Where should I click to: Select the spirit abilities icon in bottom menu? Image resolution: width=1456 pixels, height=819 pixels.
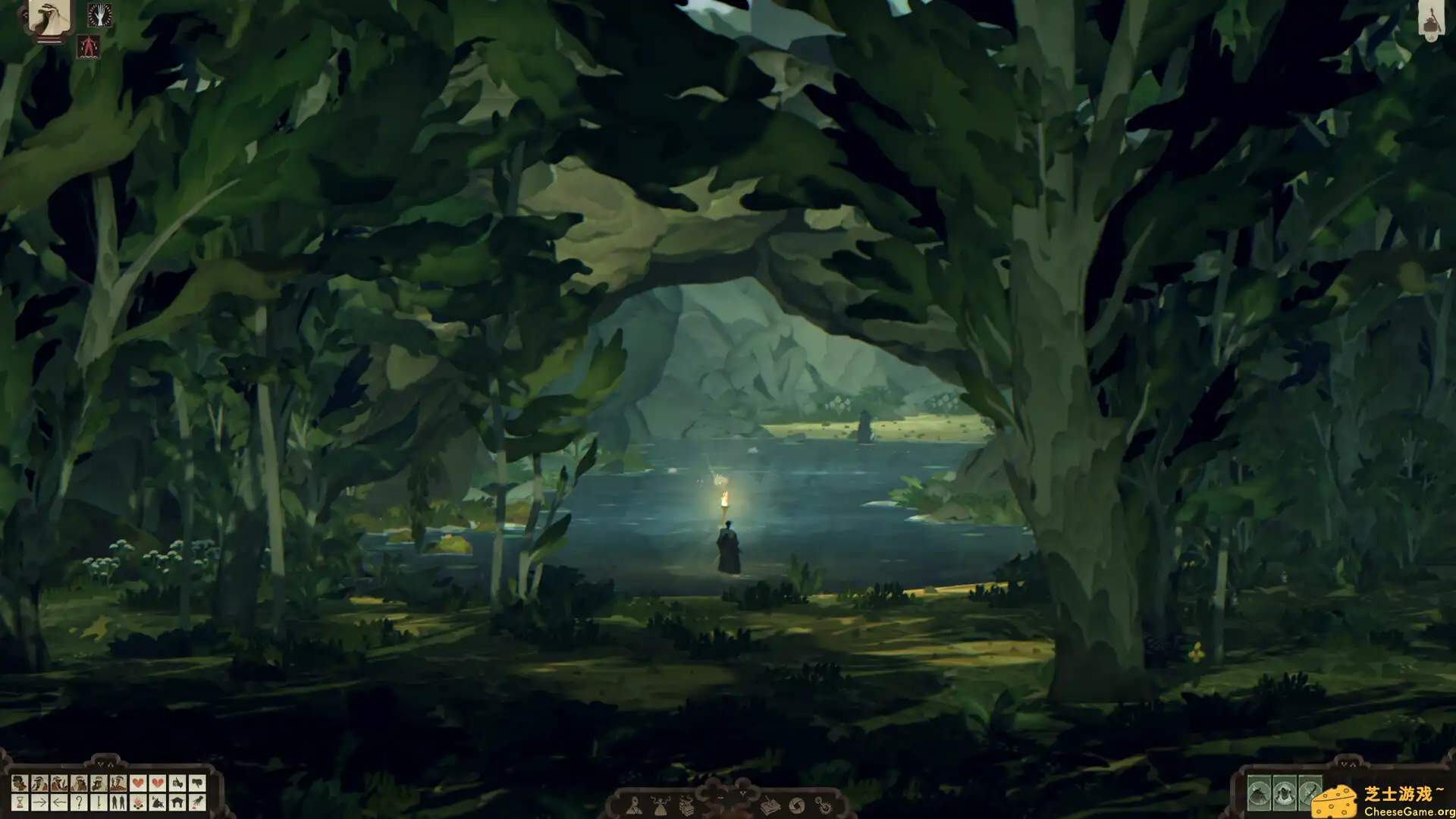(x=660, y=807)
